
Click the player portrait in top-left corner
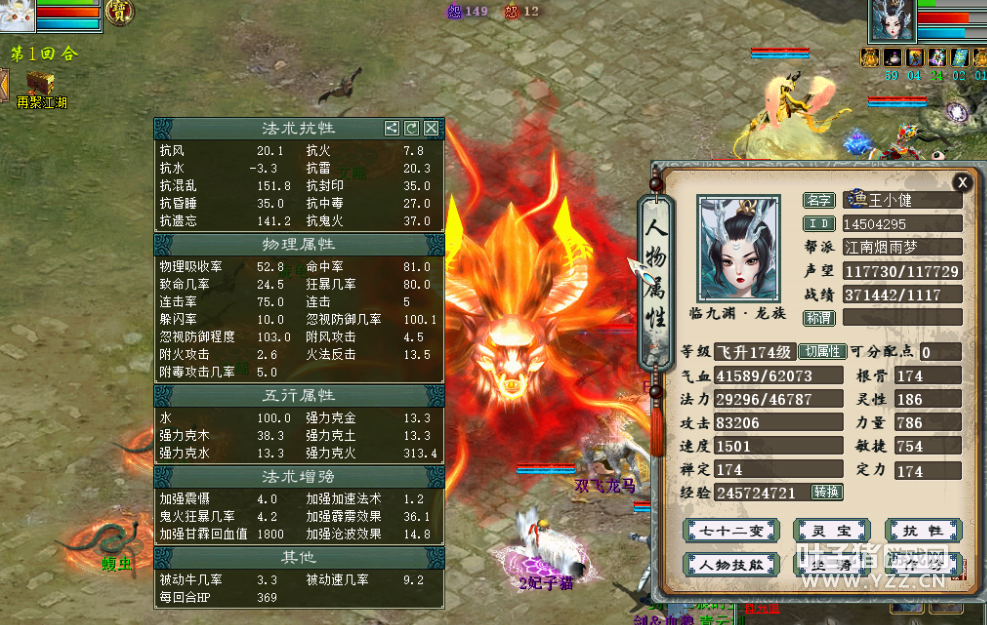pyautogui.click(x=18, y=13)
